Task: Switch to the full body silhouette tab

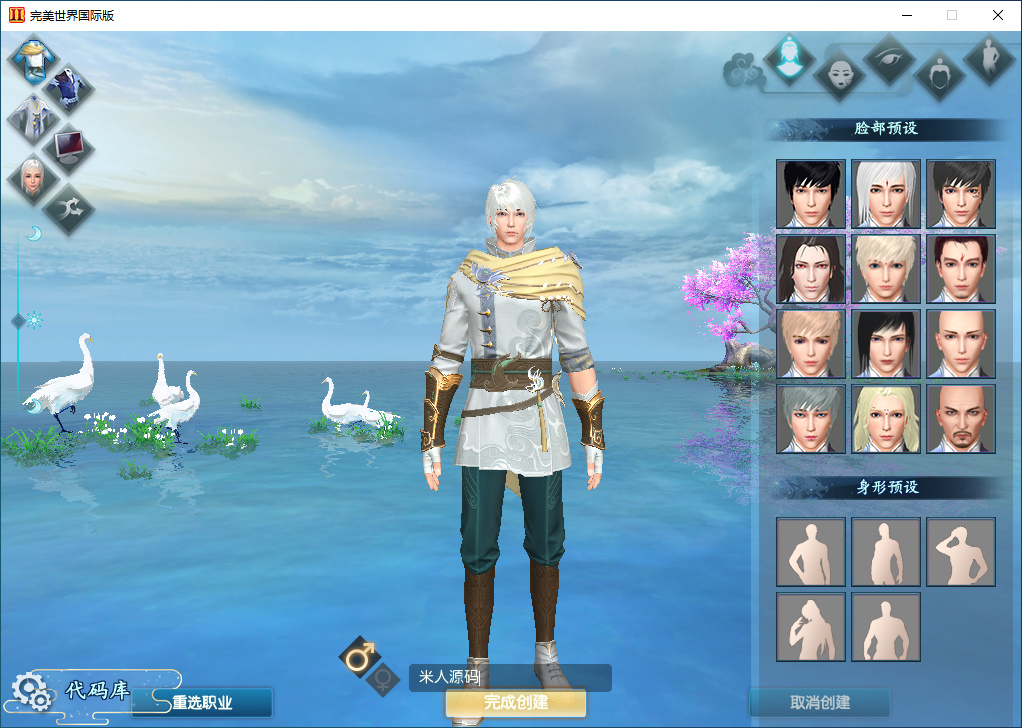Action: click(x=989, y=60)
